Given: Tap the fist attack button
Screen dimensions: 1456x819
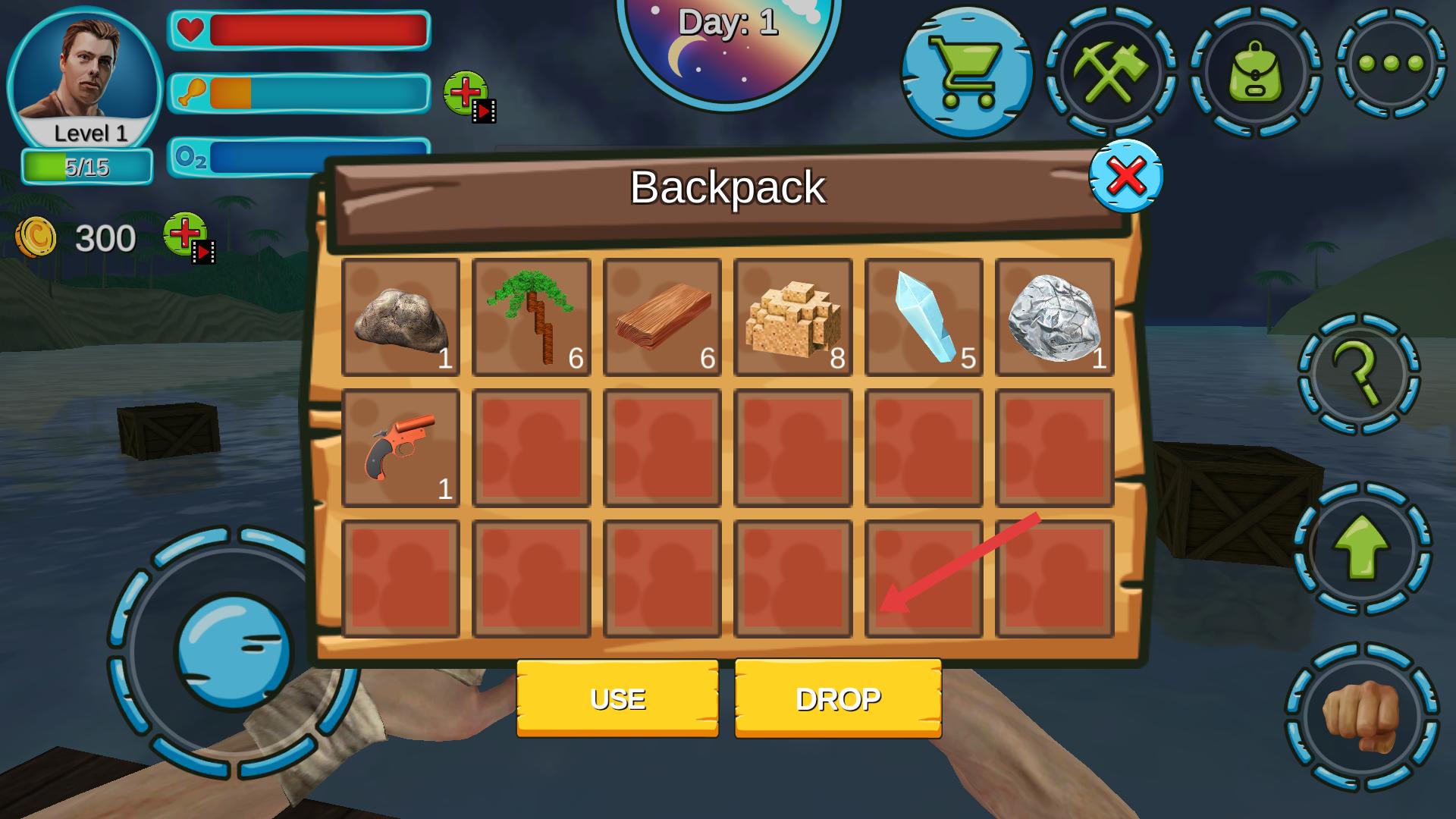Looking at the screenshot, I should point(1361,717).
